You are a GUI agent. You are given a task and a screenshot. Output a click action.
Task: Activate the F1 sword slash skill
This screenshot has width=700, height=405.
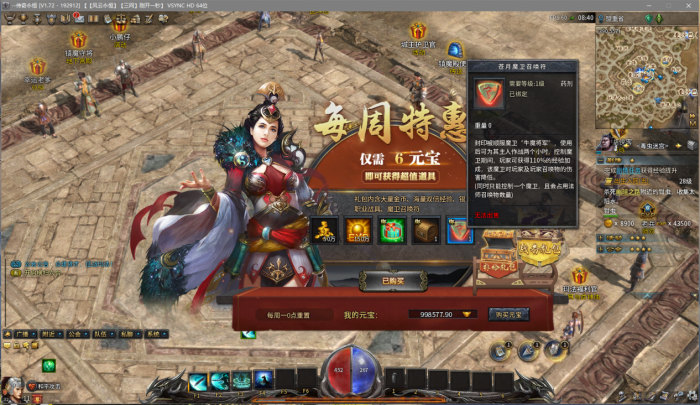coord(198,380)
